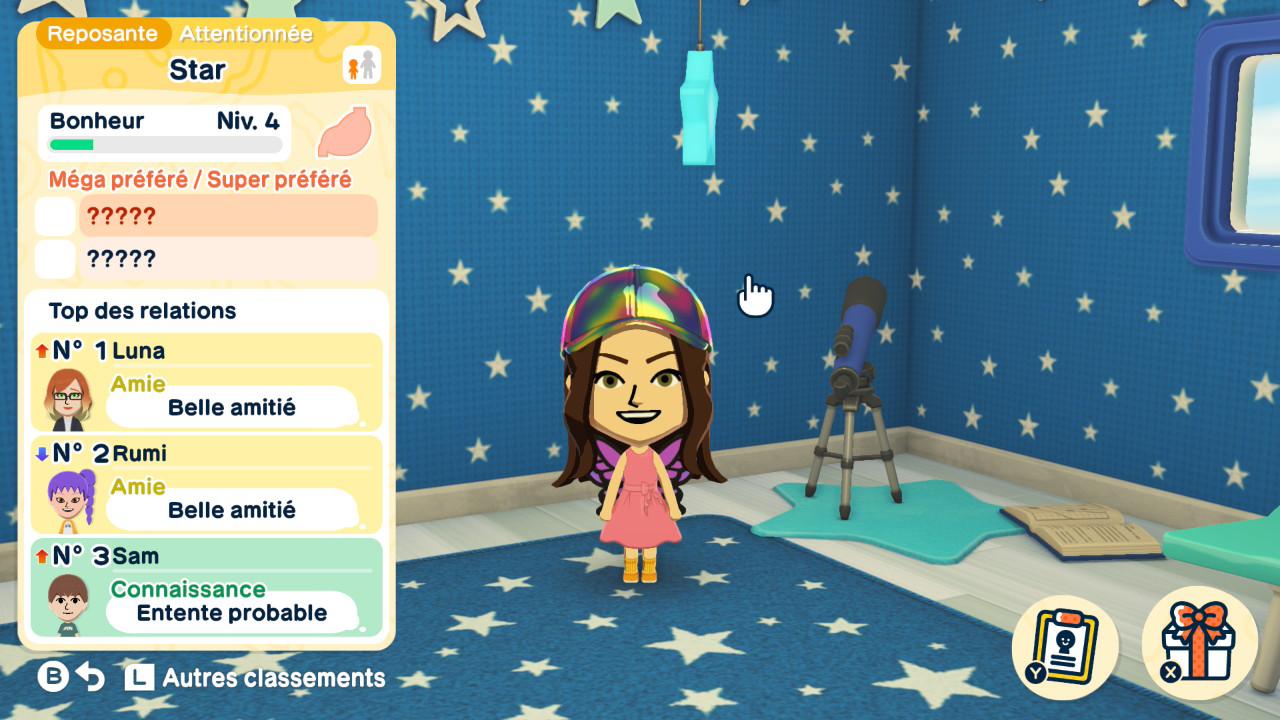Screen dimensions: 1280x720
Task: Select Rumi's relationship row
Action: pos(207,485)
